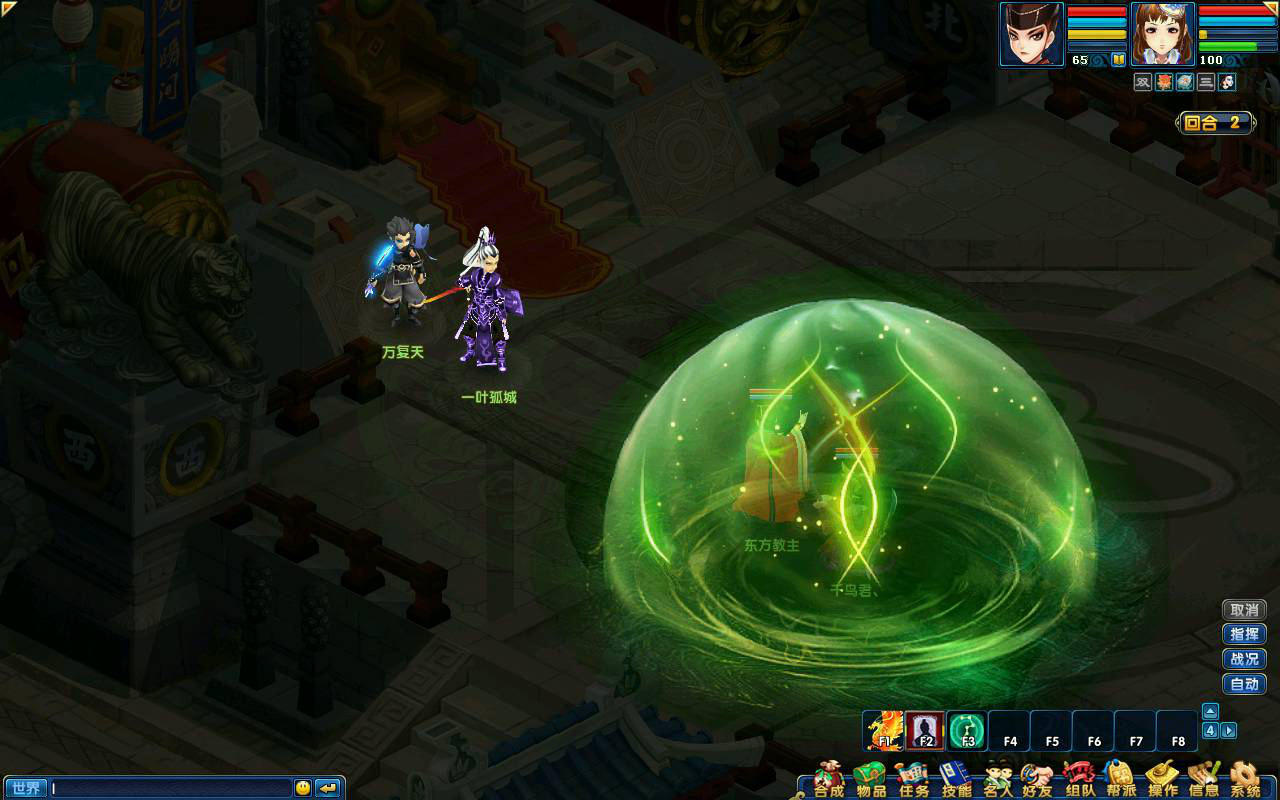Select the F2 silhouette portrait skill
1280x800 pixels.
tap(925, 731)
